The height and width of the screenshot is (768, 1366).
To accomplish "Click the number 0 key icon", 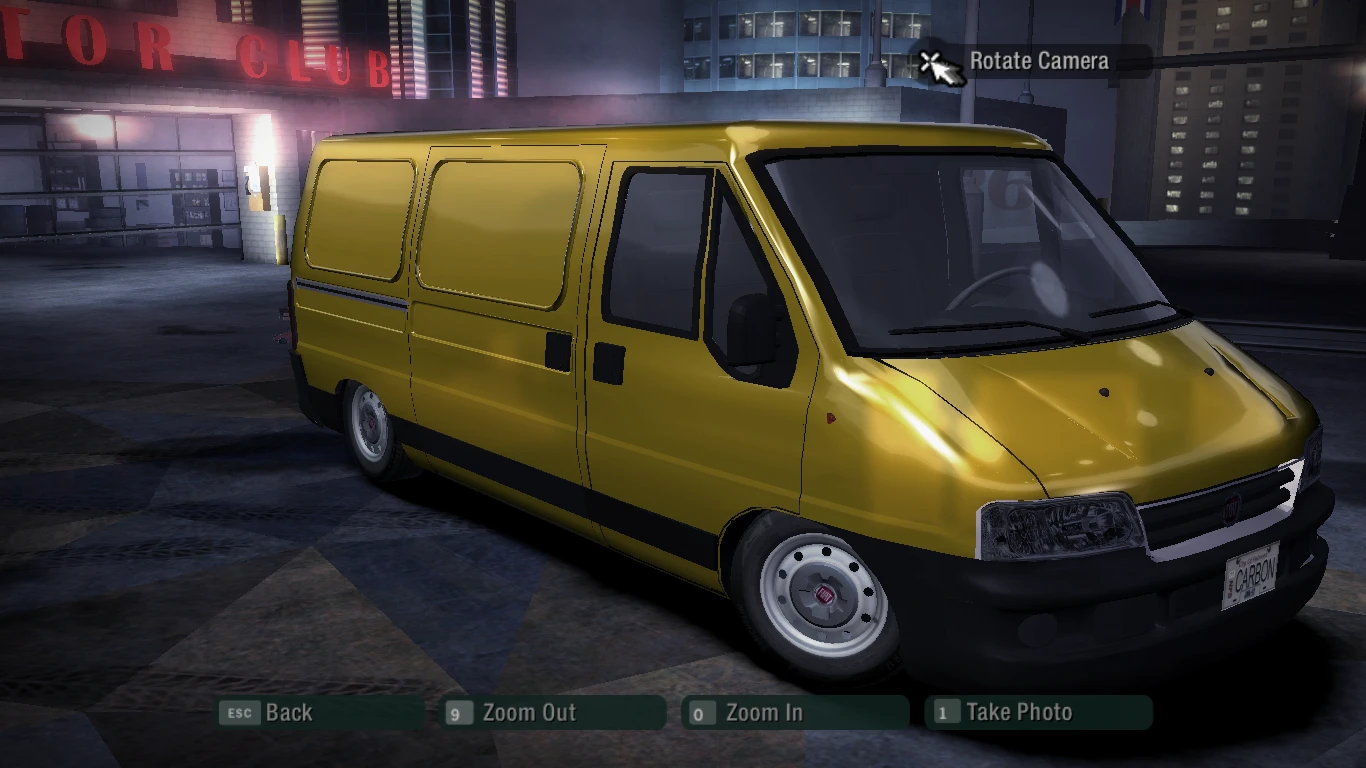I will click(x=701, y=713).
